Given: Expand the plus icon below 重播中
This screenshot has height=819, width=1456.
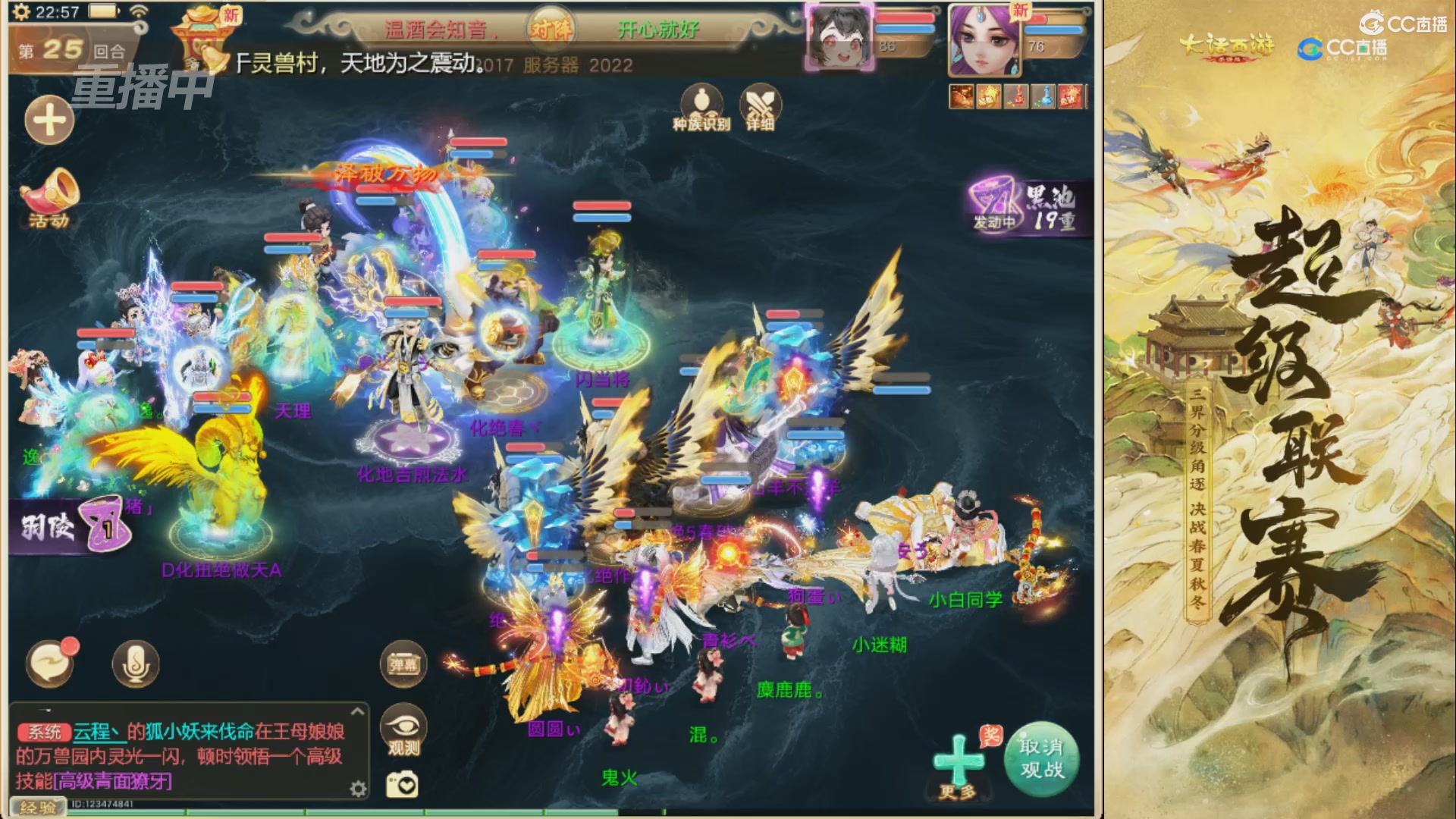Looking at the screenshot, I should [50, 120].
